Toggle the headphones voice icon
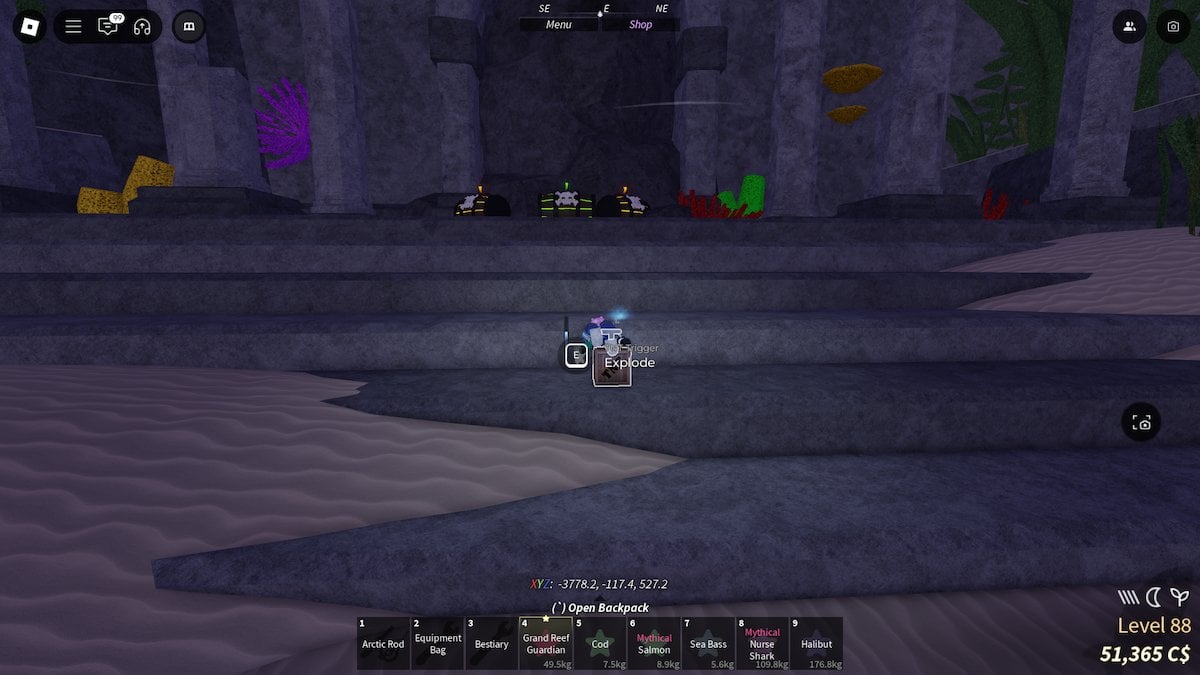 pos(142,27)
